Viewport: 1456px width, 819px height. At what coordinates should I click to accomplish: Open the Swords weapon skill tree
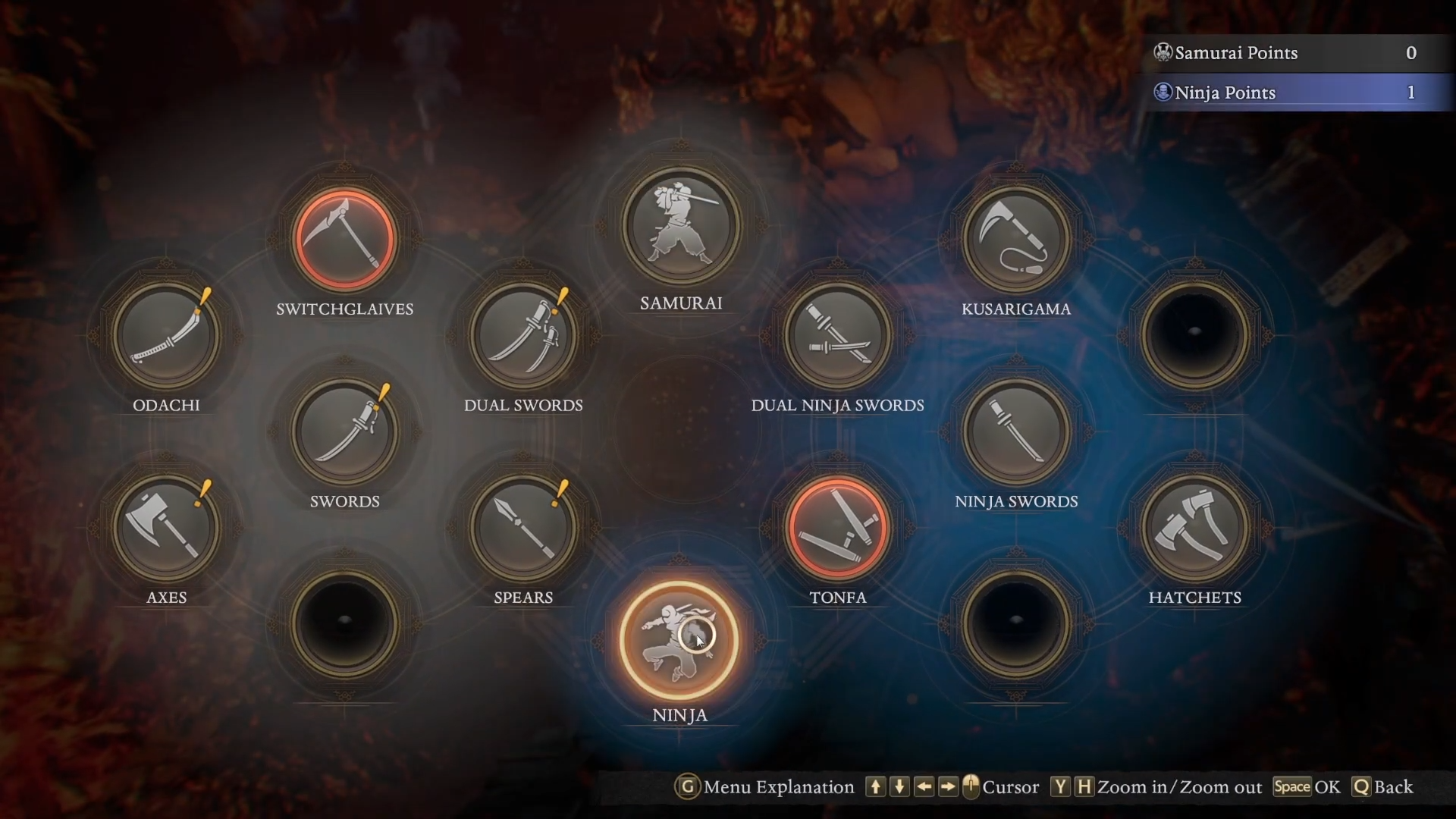pyautogui.click(x=345, y=432)
